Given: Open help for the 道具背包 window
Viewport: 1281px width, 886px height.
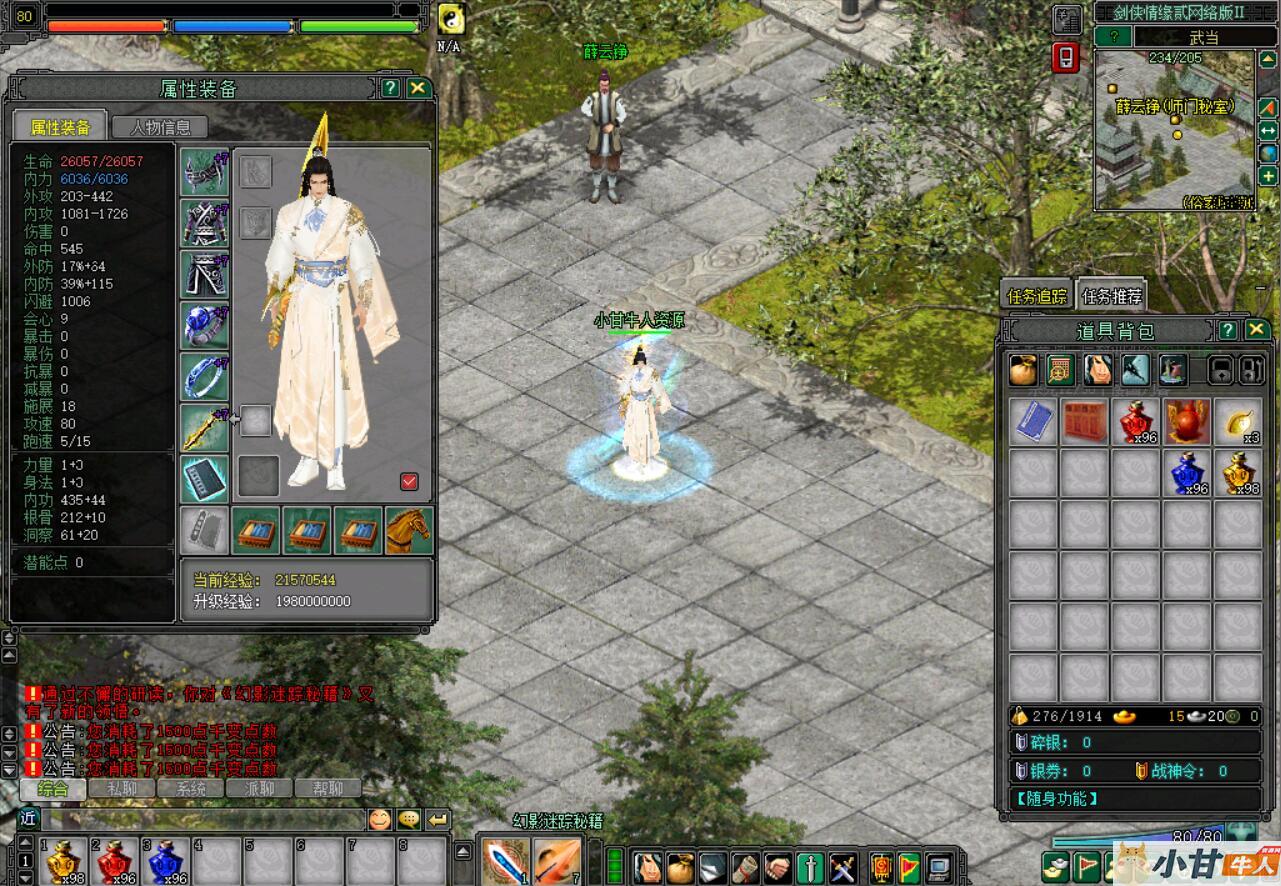Looking at the screenshot, I should coord(1228,330).
